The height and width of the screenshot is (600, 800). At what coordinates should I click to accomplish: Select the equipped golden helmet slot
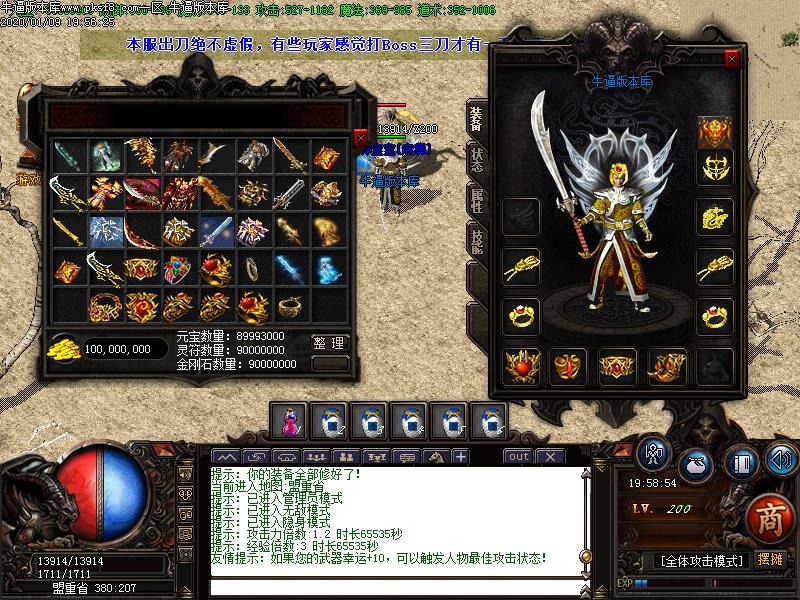click(714, 132)
